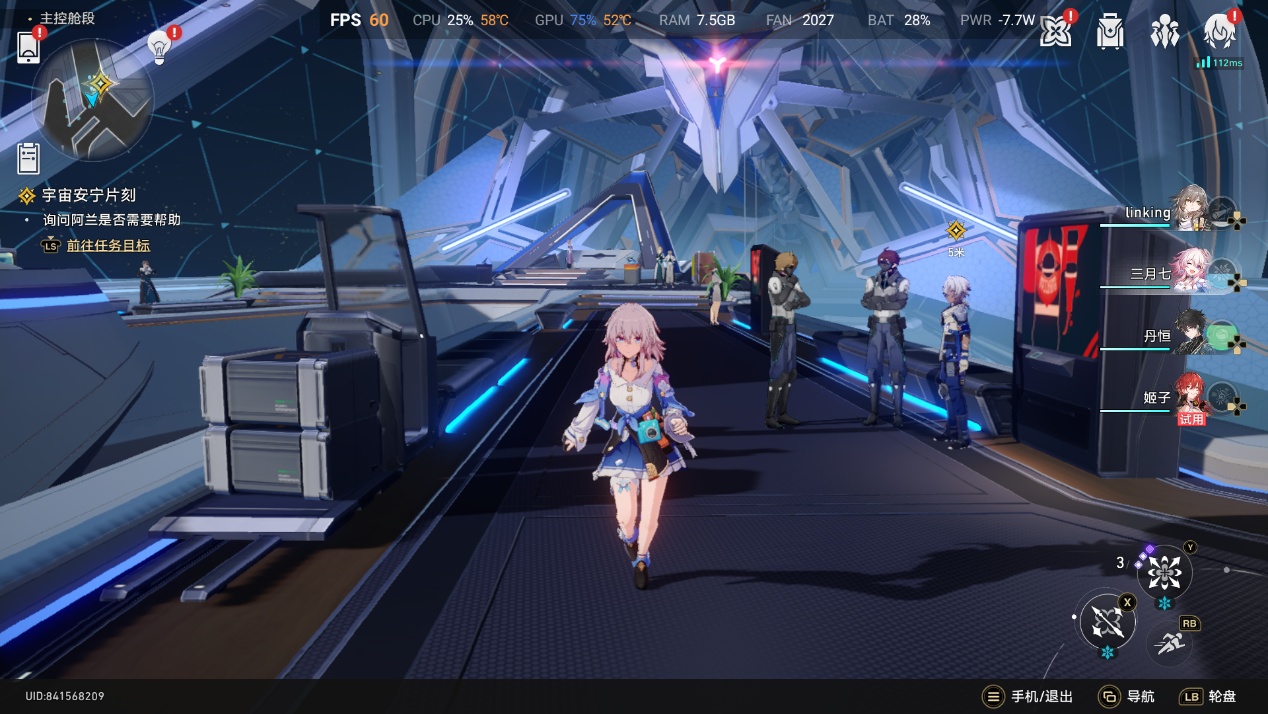Viewport: 1268px width, 714px height.
Task: Open the mission log clipboard icon
Action: [x=29, y=158]
